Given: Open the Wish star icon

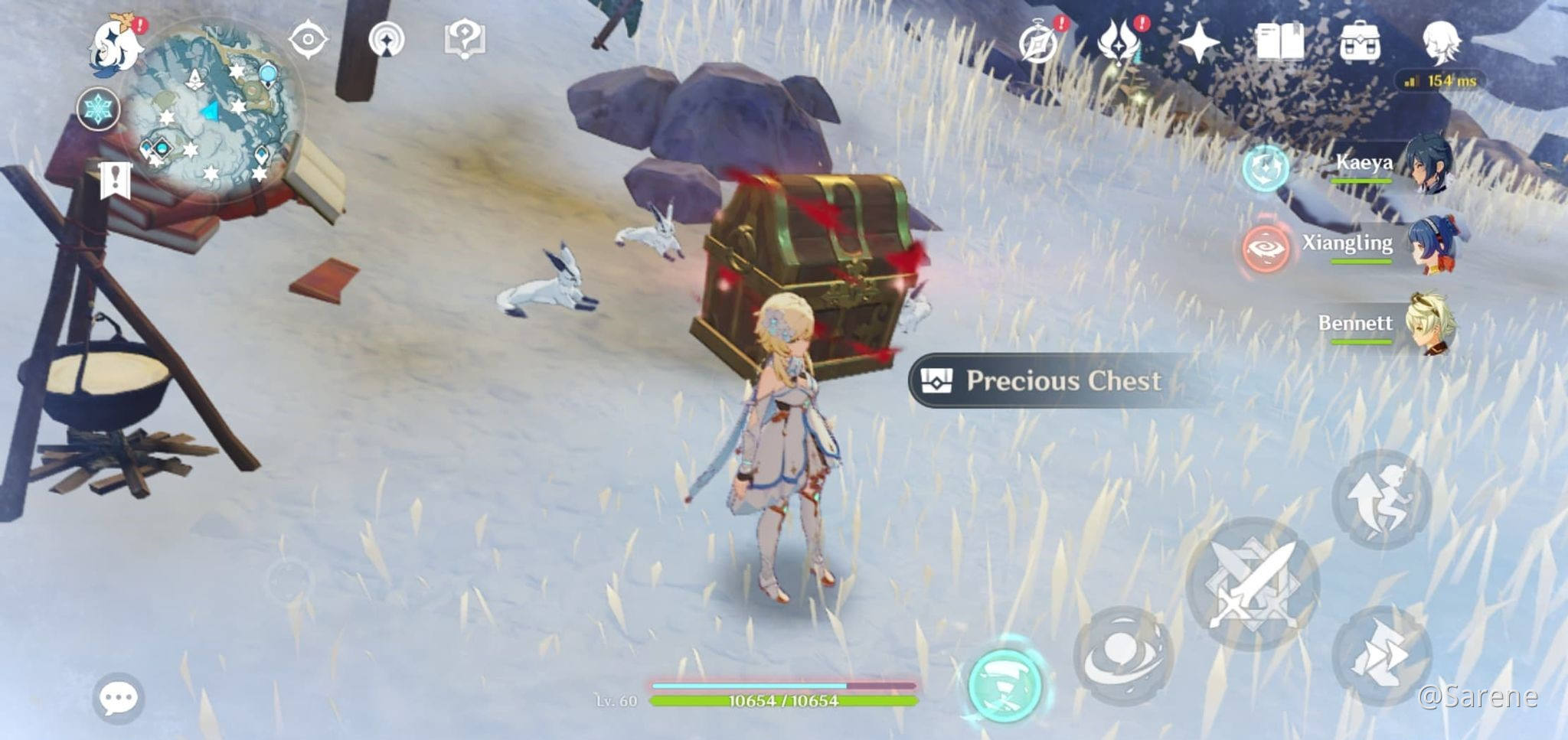Looking at the screenshot, I should (1198, 42).
